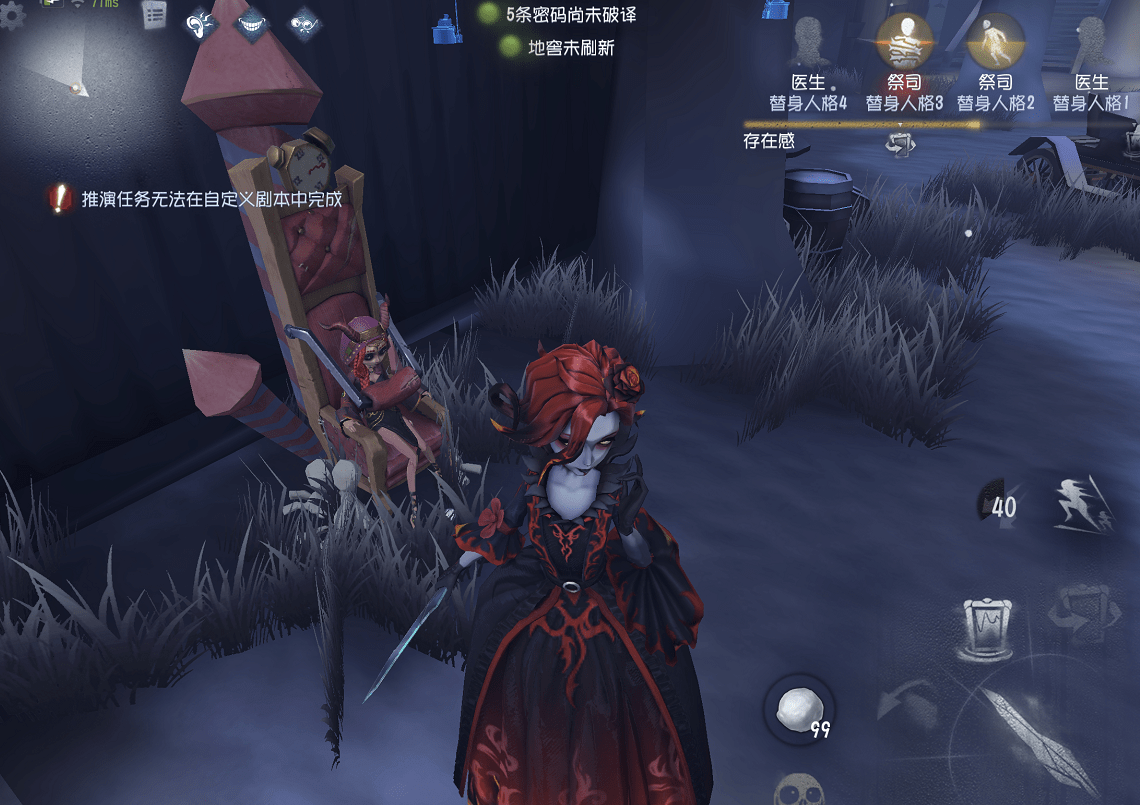Tap the faded curved arrow button
This screenshot has height=805, width=1140.
(905, 702)
